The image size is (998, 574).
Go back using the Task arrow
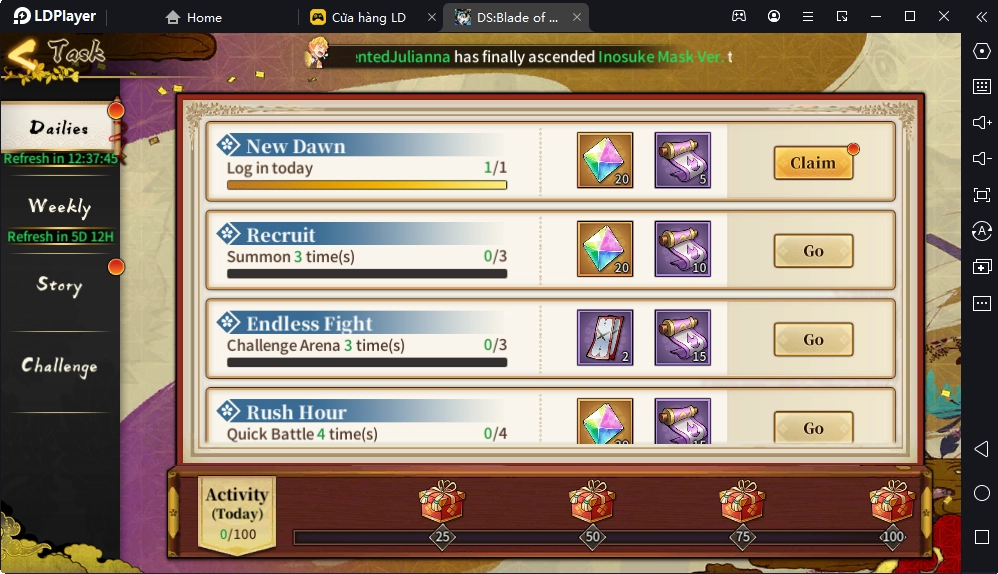pos(24,59)
